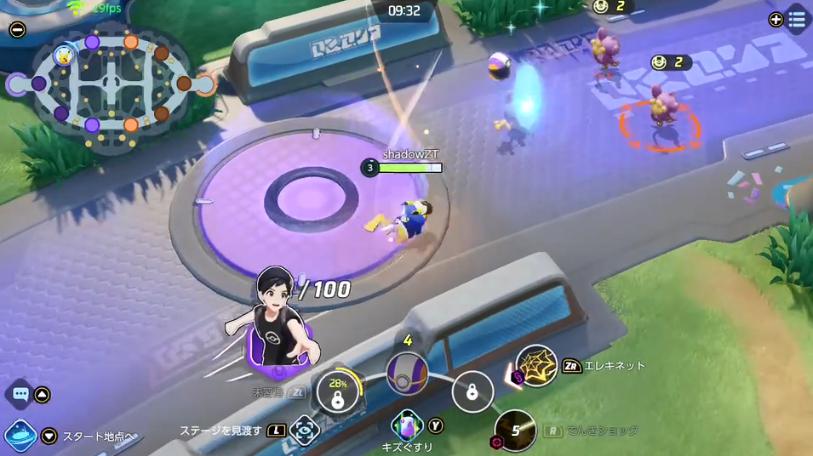Select the locked ability slot without percentage
This screenshot has height=456, width=813.
coord(472,391)
